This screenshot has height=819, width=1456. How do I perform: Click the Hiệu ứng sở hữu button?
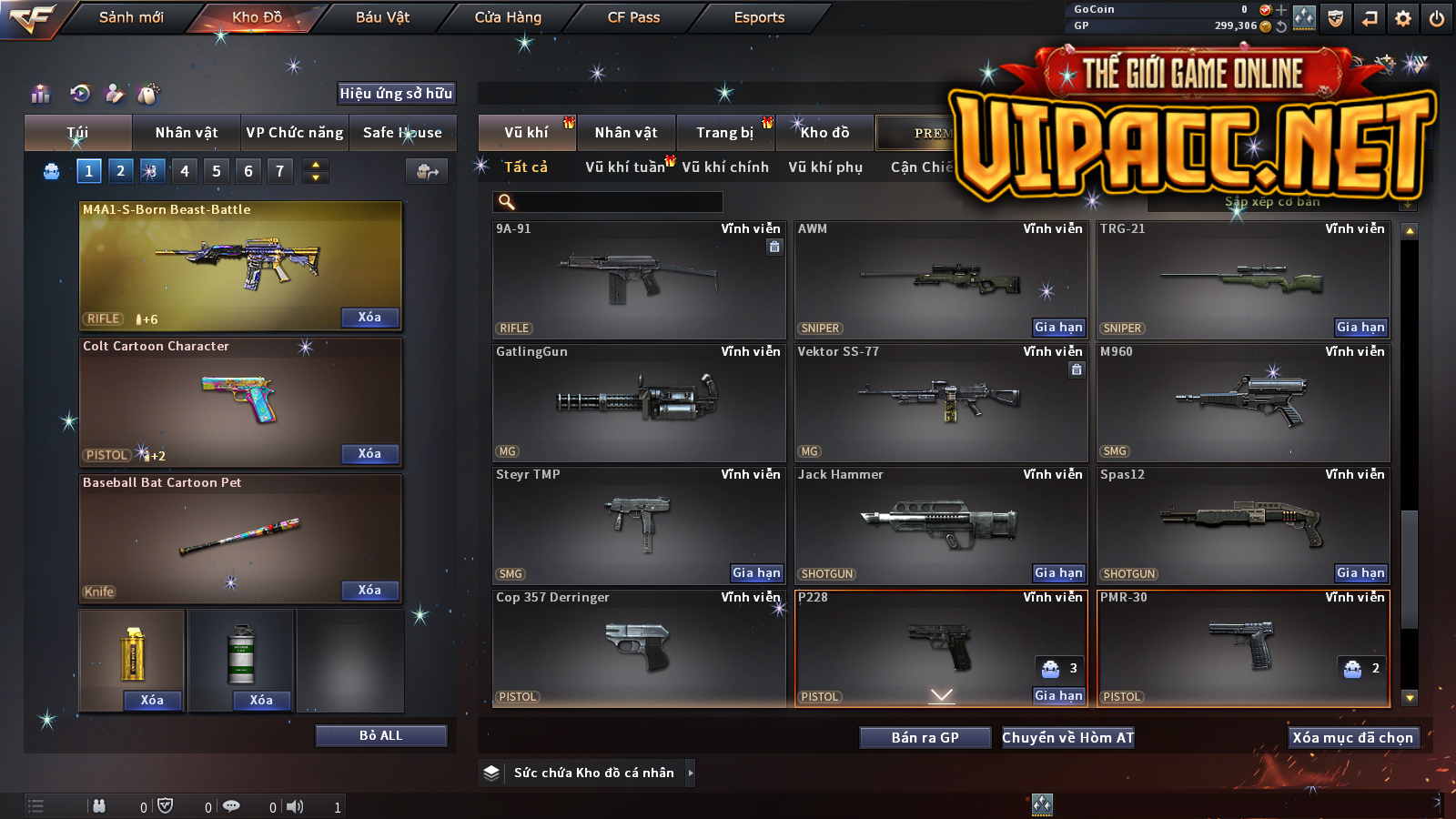pyautogui.click(x=396, y=93)
